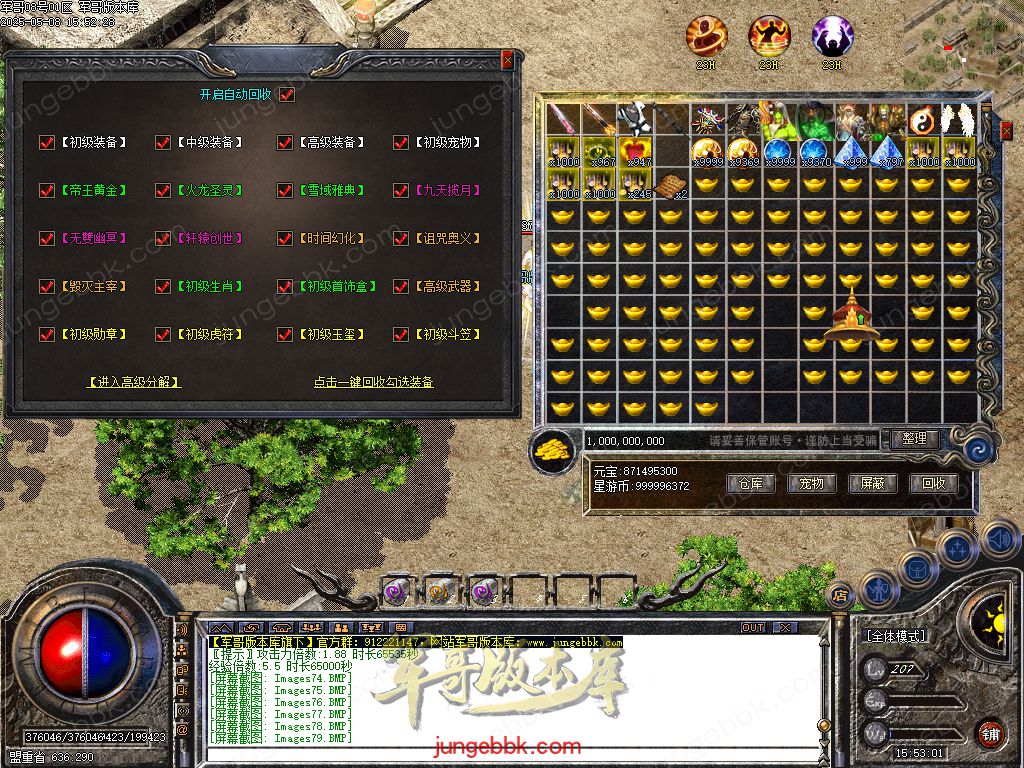This screenshot has width=1024, height=768.
Task: Open the 进入高级分解 link
Action: pos(134,382)
